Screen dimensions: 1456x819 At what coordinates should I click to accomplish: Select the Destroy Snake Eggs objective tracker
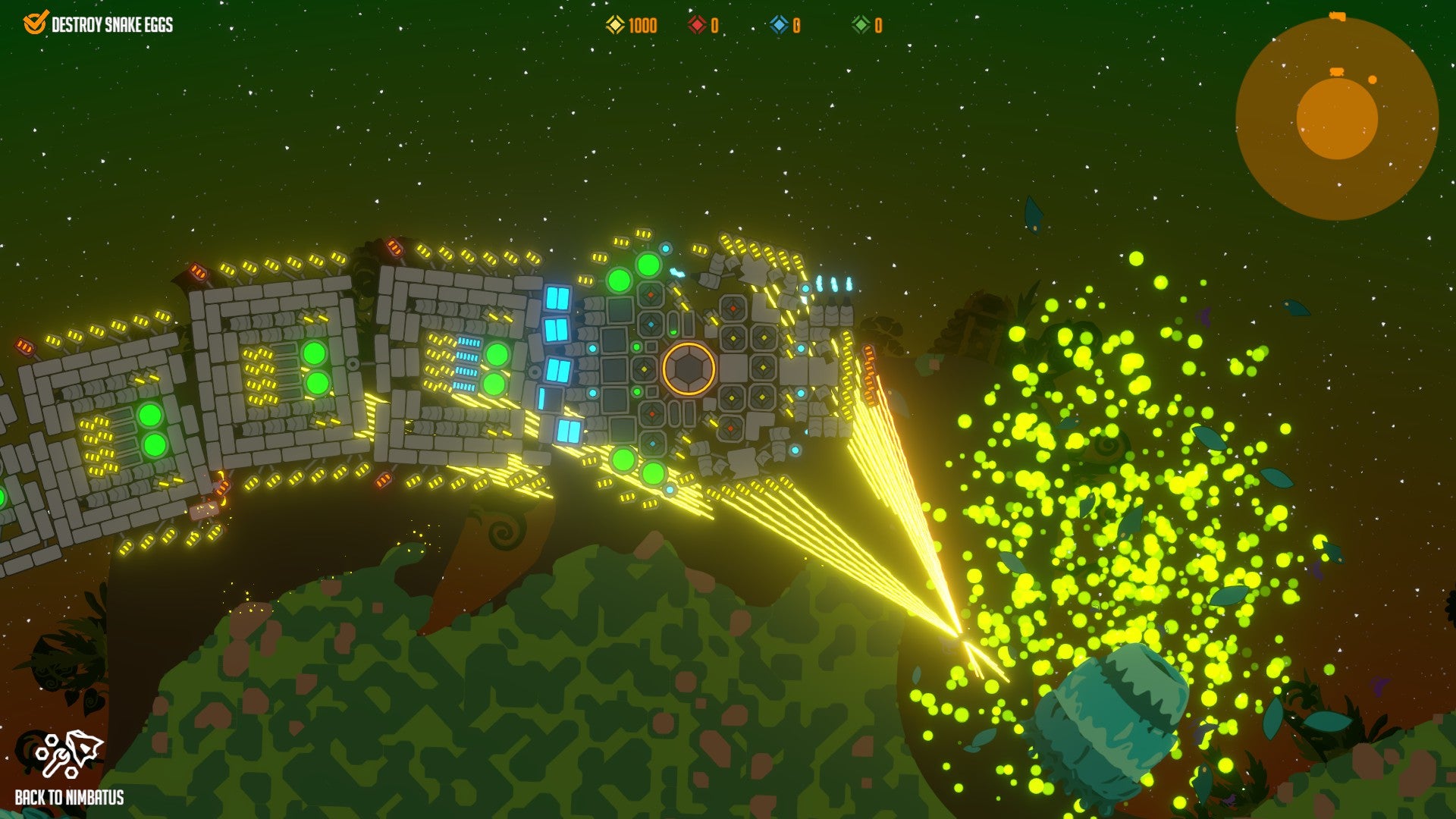pyautogui.click(x=99, y=24)
